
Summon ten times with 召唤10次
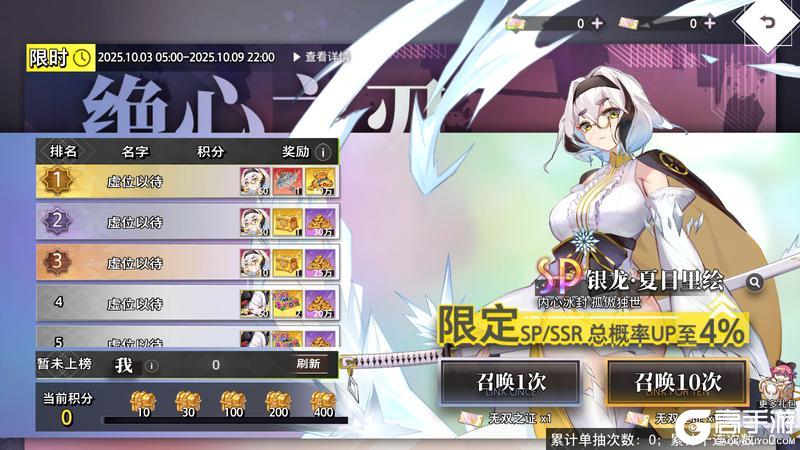[677, 382]
